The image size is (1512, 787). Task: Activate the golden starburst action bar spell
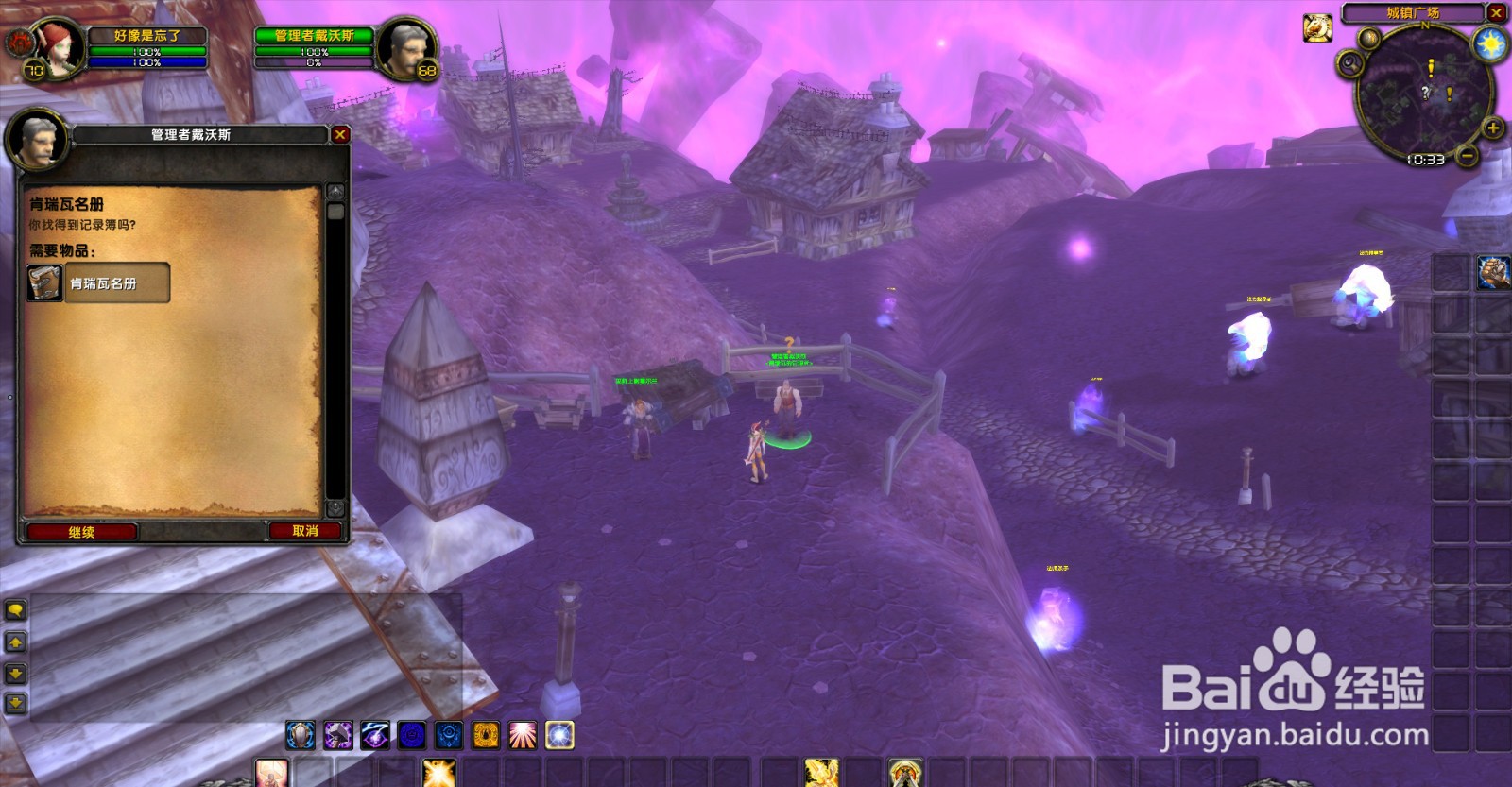click(x=439, y=773)
